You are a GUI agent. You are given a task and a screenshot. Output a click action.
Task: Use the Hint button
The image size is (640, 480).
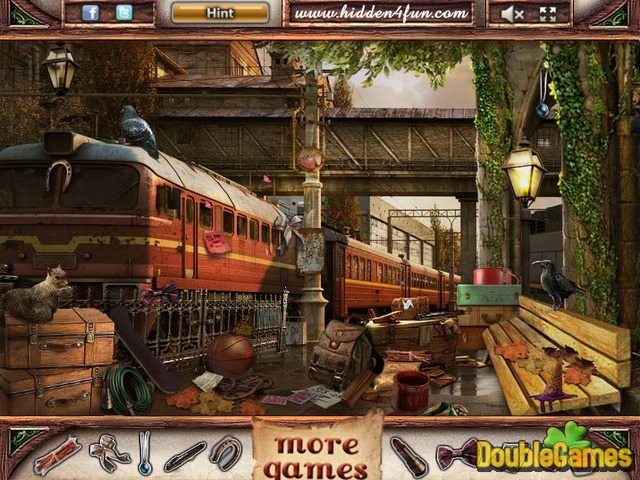pyautogui.click(x=220, y=13)
